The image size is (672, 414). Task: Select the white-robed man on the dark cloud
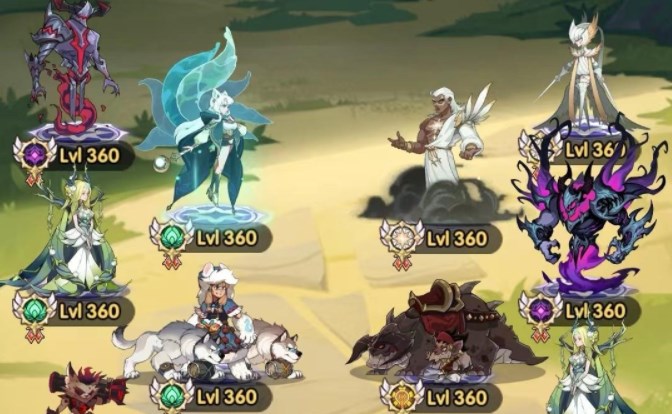click(x=437, y=150)
